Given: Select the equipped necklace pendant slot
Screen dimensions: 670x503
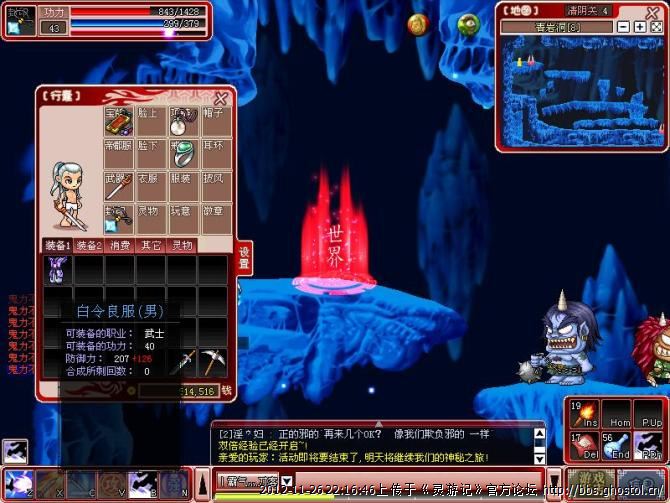Looking at the screenshot, I should click(x=181, y=123).
